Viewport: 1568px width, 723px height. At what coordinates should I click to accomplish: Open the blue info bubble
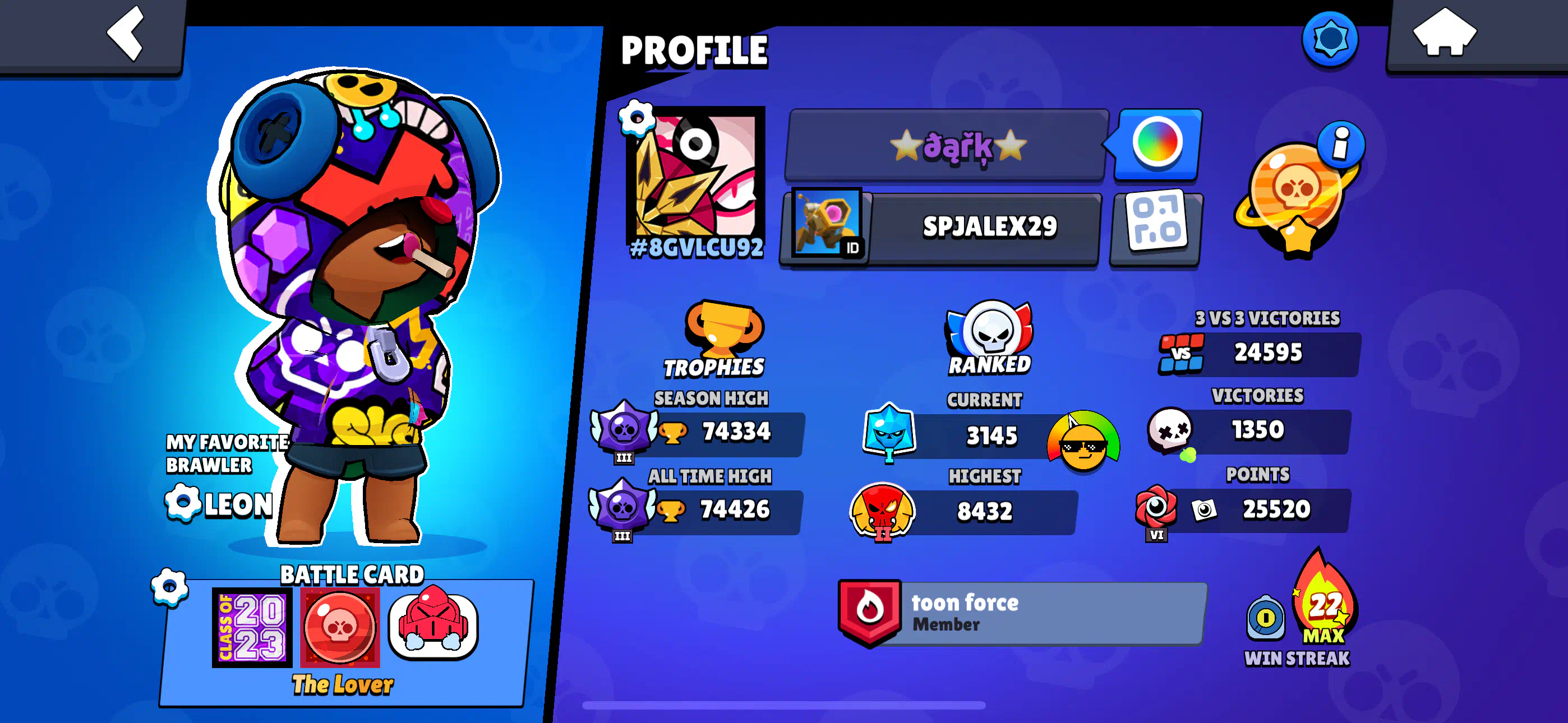(1340, 143)
